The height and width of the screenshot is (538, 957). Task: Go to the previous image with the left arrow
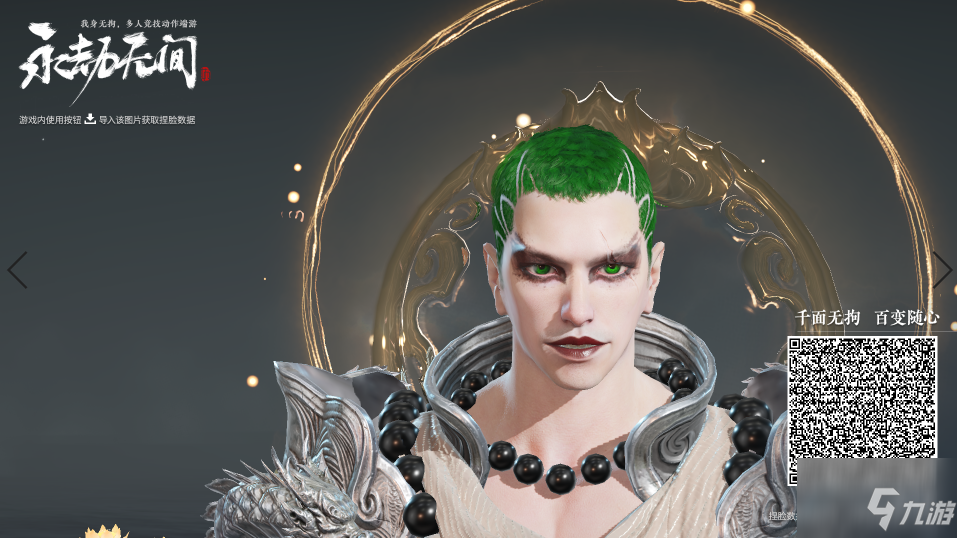(x=18, y=270)
